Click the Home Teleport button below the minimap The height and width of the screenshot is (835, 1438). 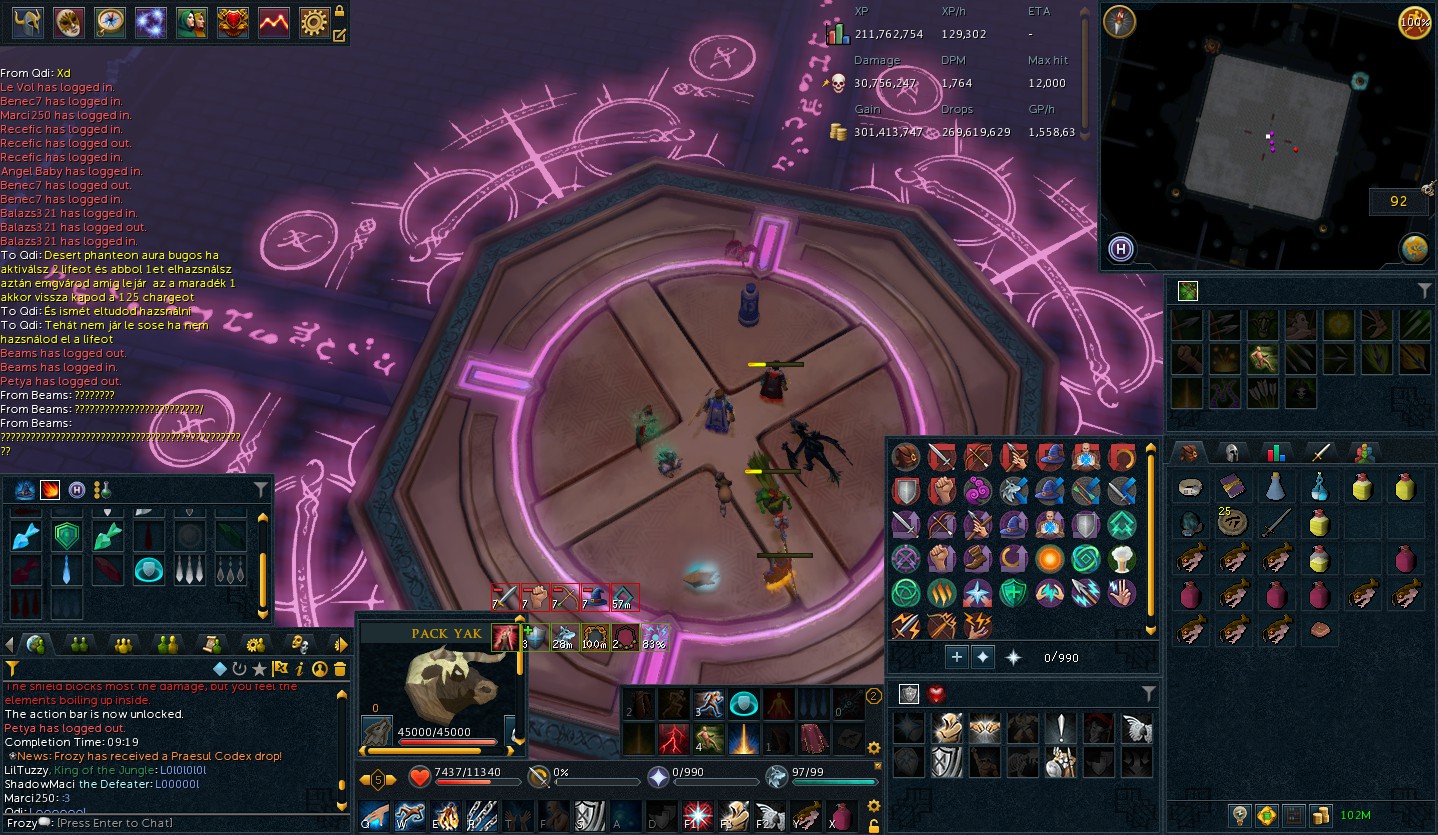[1121, 248]
